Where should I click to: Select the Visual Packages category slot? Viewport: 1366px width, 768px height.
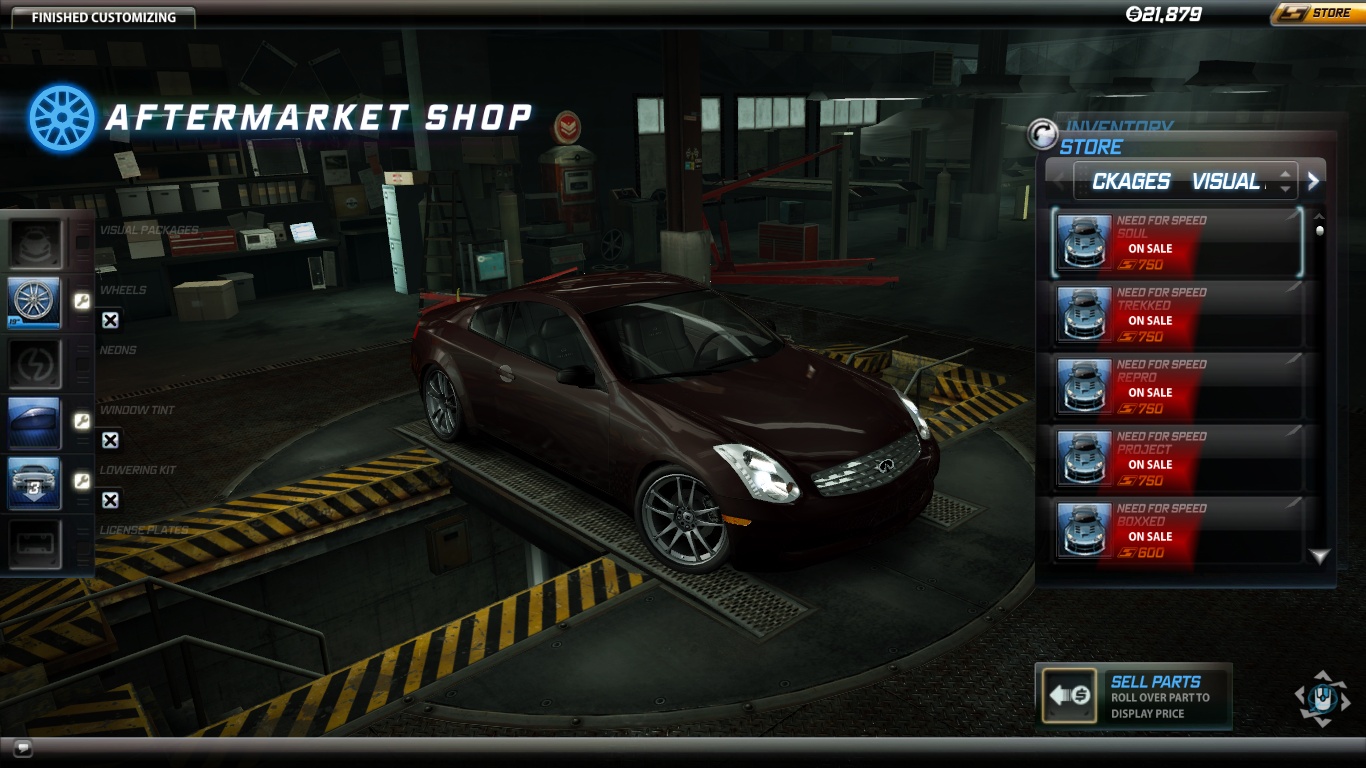(36, 243)
